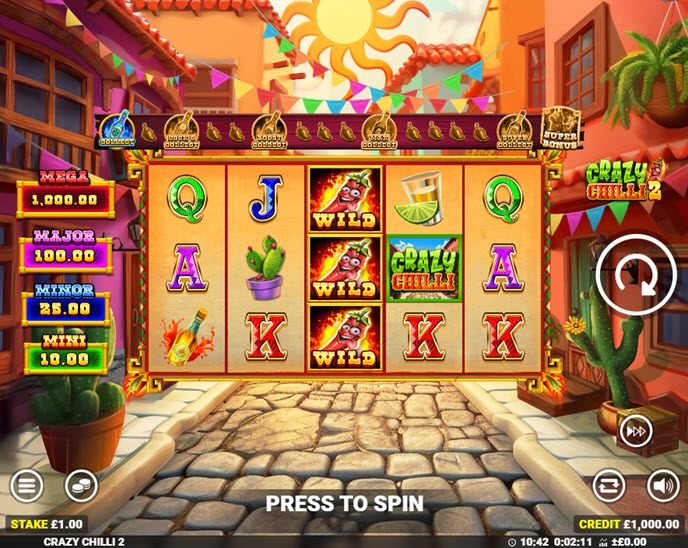688x548 pixels.
Task: Open the stake coins selector
Action: (81, 487)
